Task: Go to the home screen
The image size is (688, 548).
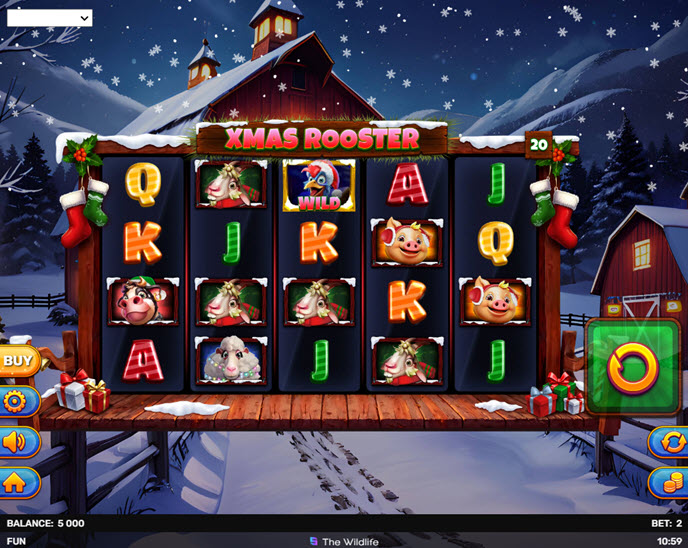Action: click(16, 482)
